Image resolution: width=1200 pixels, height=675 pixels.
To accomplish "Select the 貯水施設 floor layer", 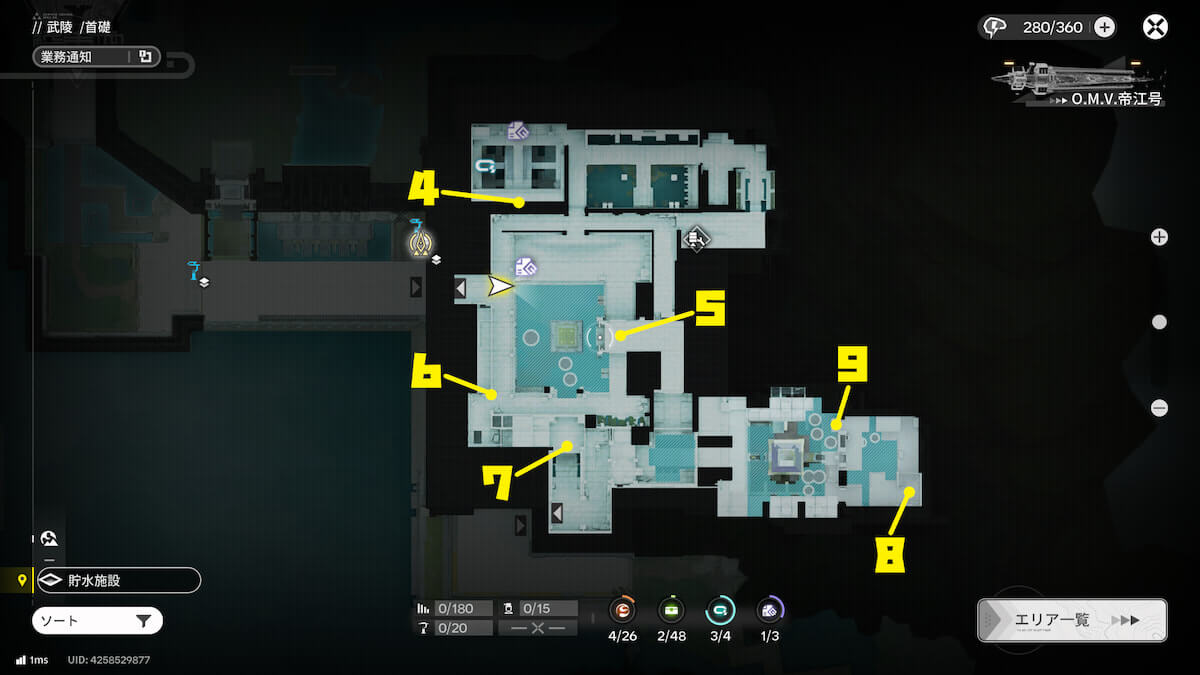I will pos(118,580).
